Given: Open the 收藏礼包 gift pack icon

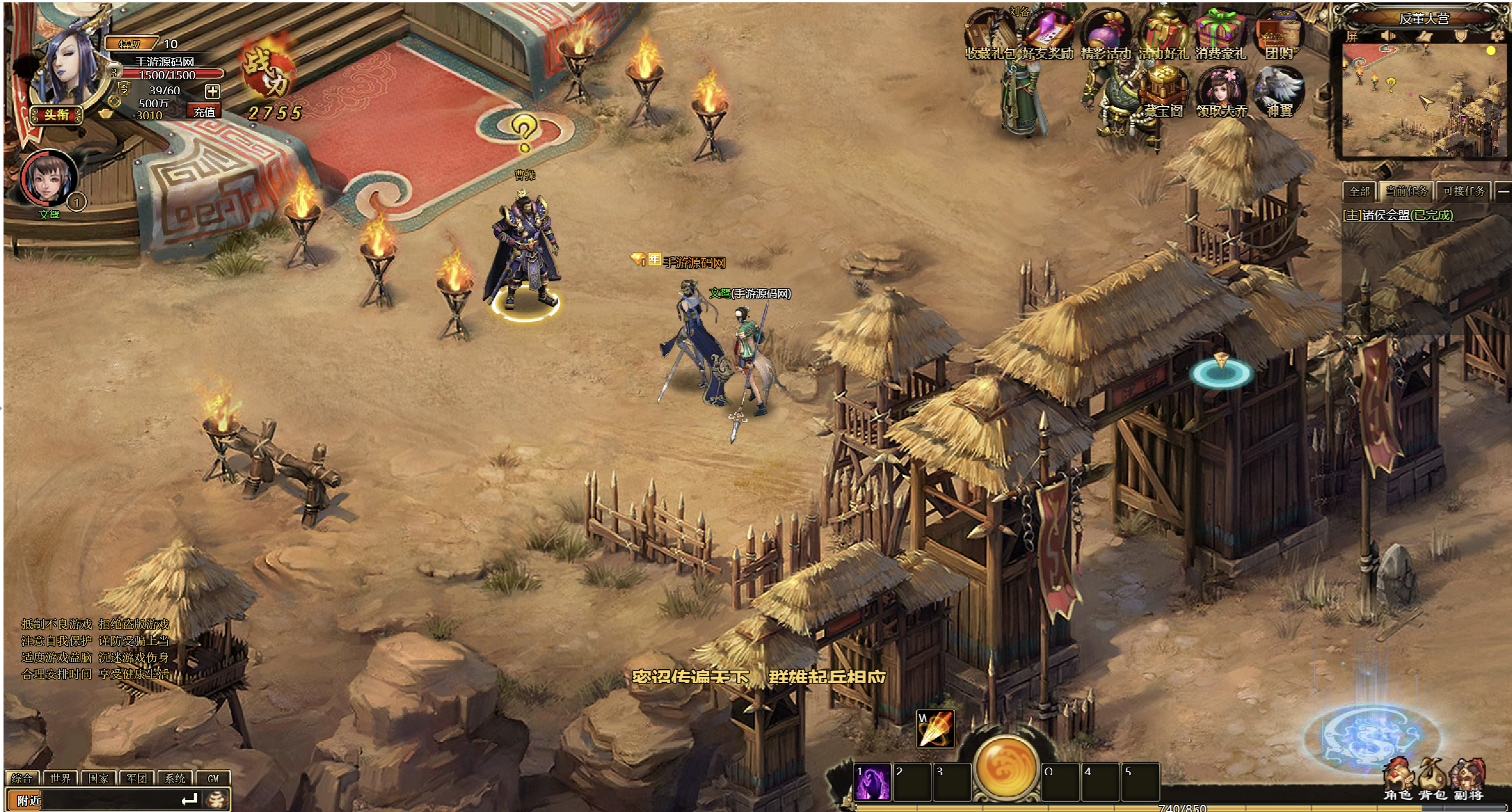Looking at the screenshot, I should coord(990,37).
